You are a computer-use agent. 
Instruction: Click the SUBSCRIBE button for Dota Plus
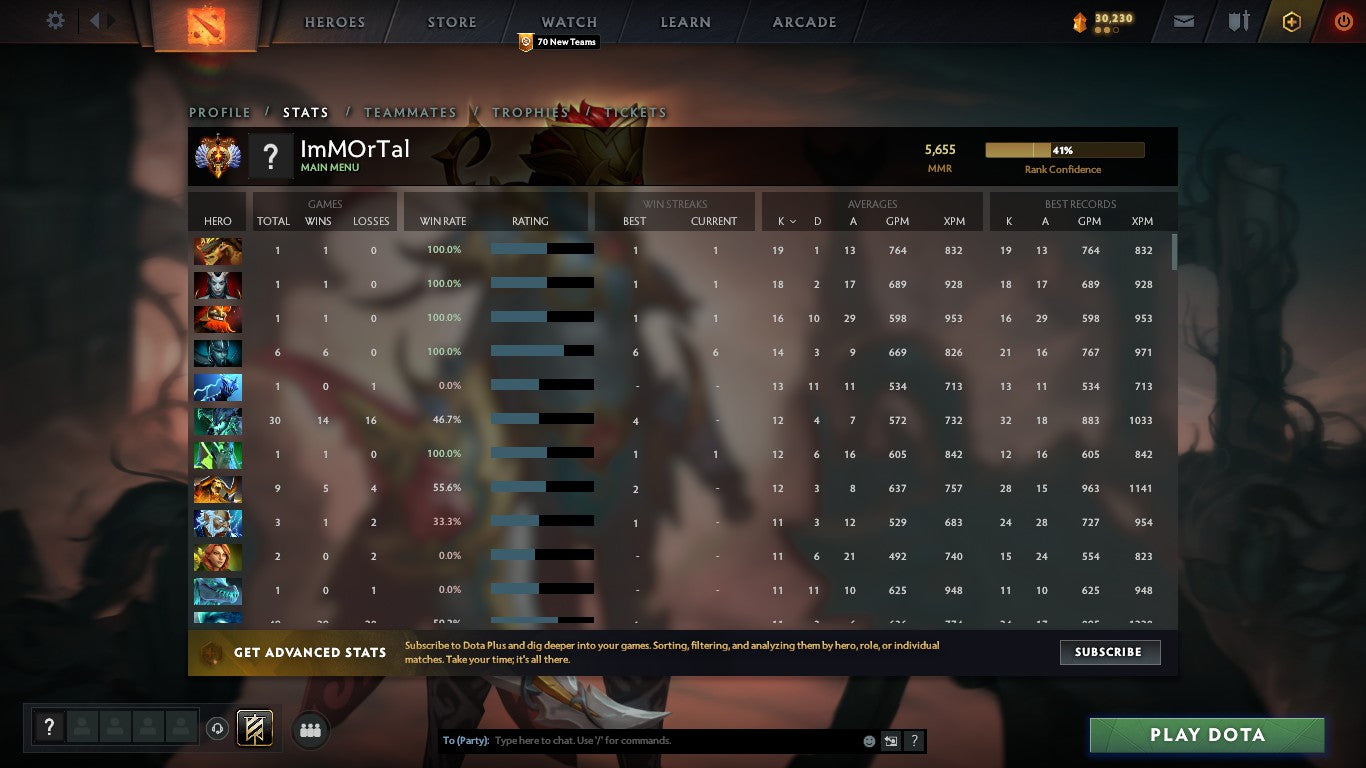coord(1110,652)
